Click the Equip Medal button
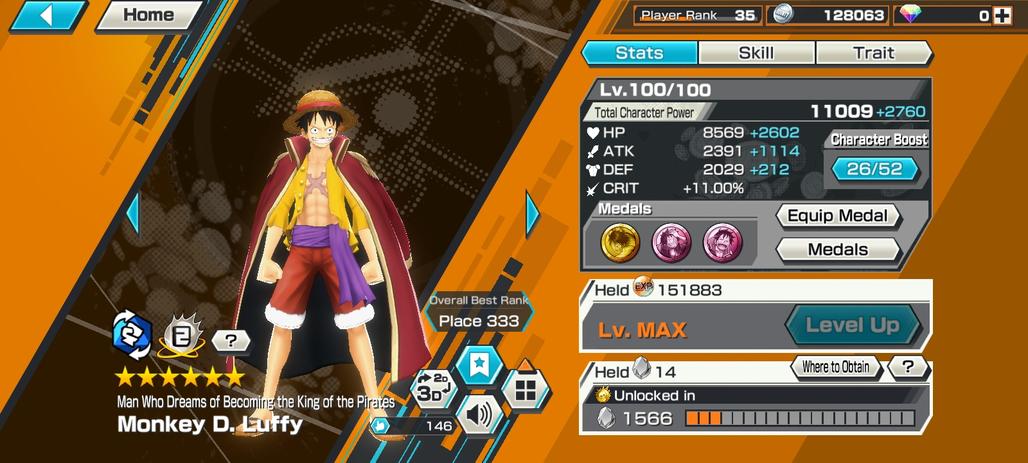The width and height of the screenshot is (1028, 463). tap(838, 216)
